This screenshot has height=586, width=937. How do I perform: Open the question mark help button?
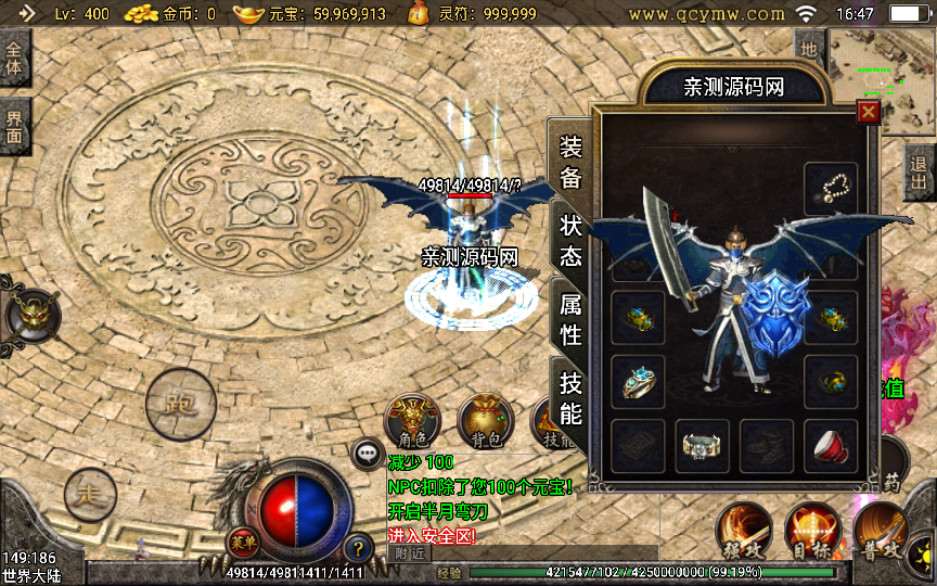coord(358,547)
